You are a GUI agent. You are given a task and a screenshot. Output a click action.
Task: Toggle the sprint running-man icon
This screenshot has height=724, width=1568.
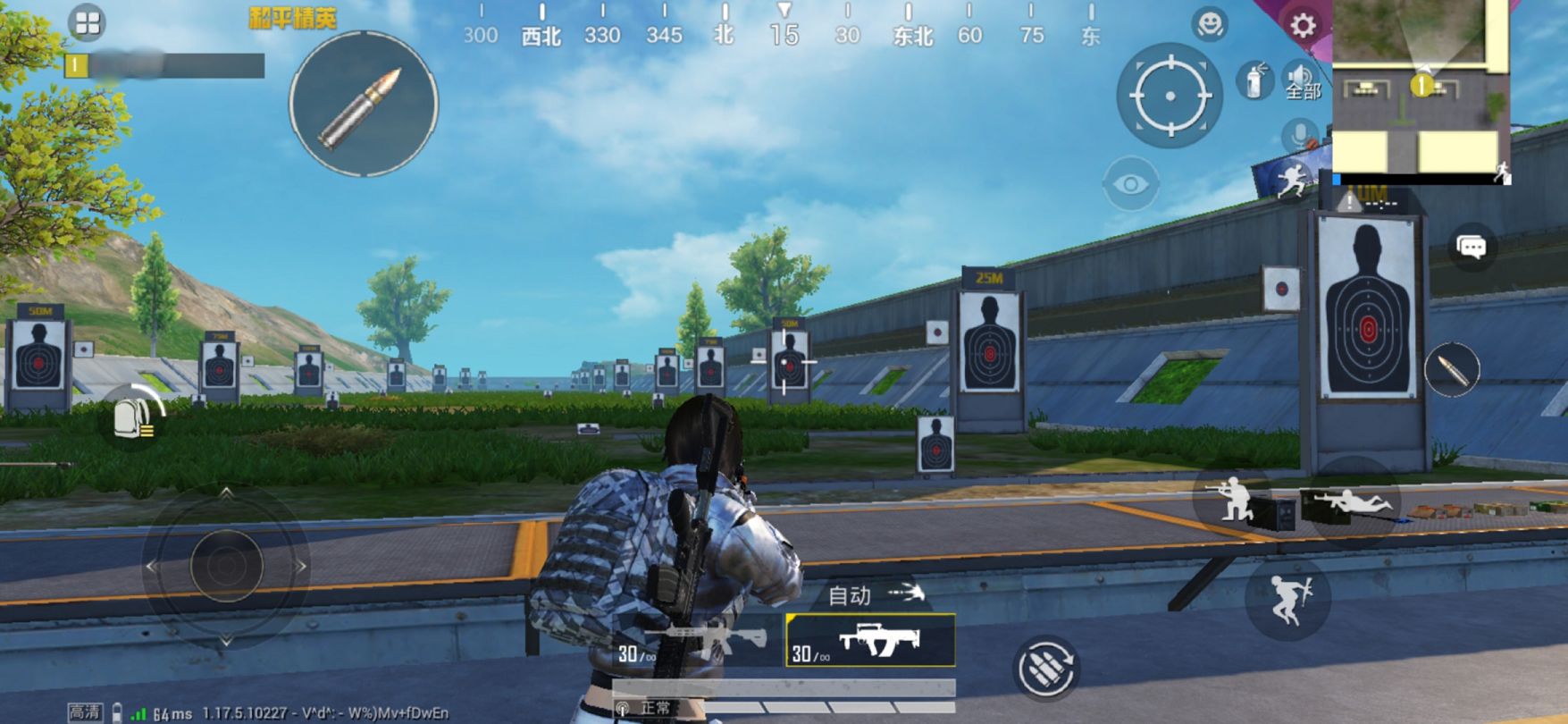[x=1288, y=181]
